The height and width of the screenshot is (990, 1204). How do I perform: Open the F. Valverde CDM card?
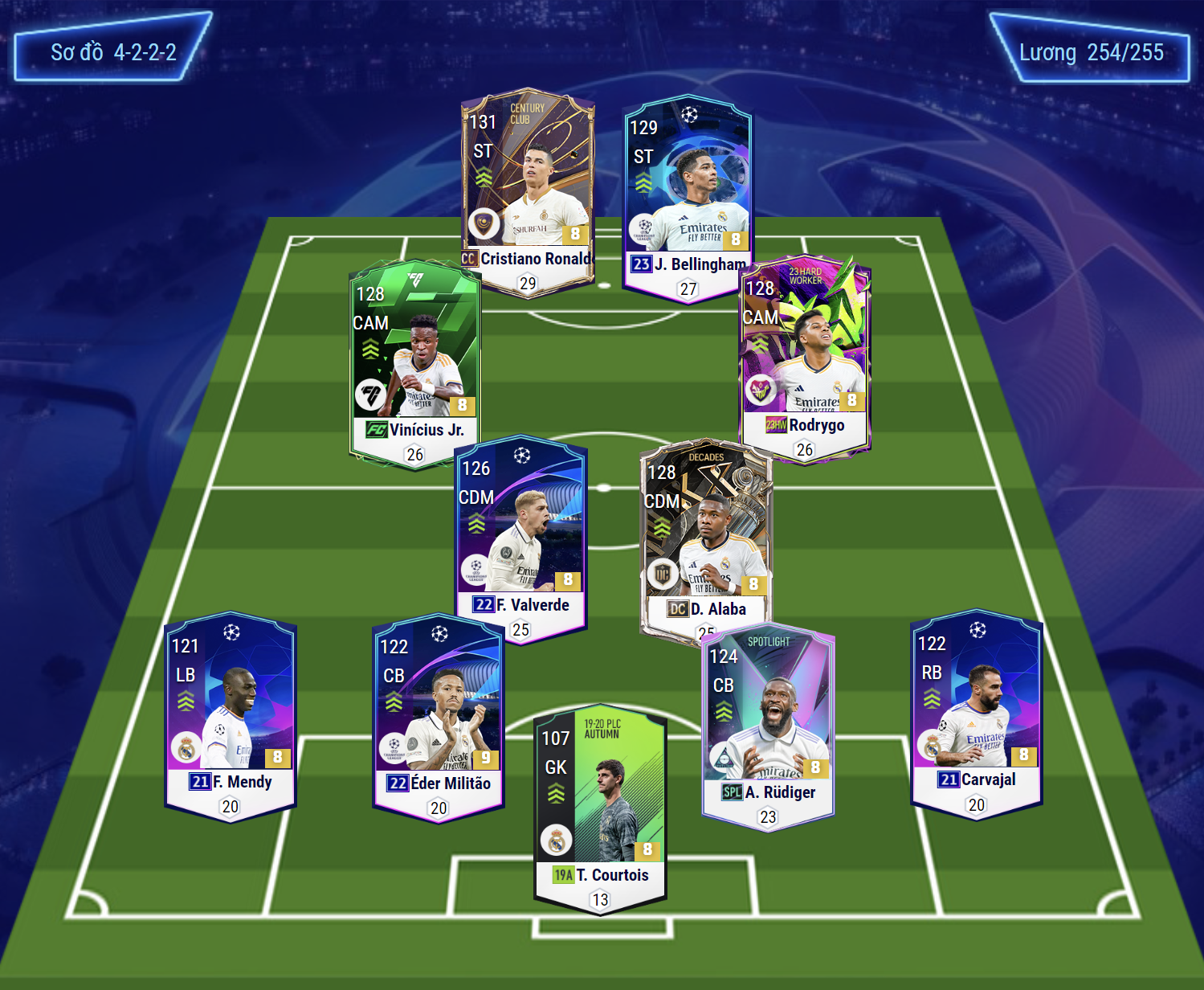[x=520, y=536]
